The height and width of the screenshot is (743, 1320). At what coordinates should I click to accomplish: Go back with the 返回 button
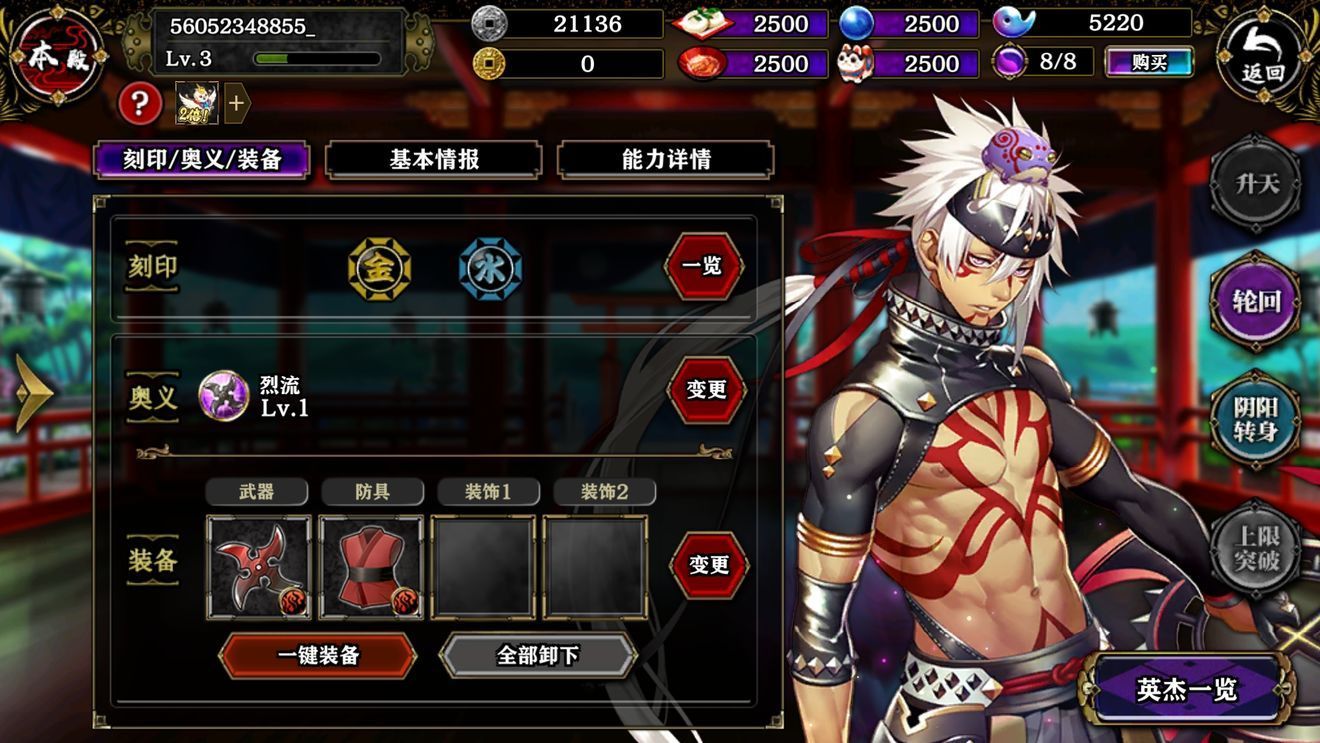tap(1262, 57)
